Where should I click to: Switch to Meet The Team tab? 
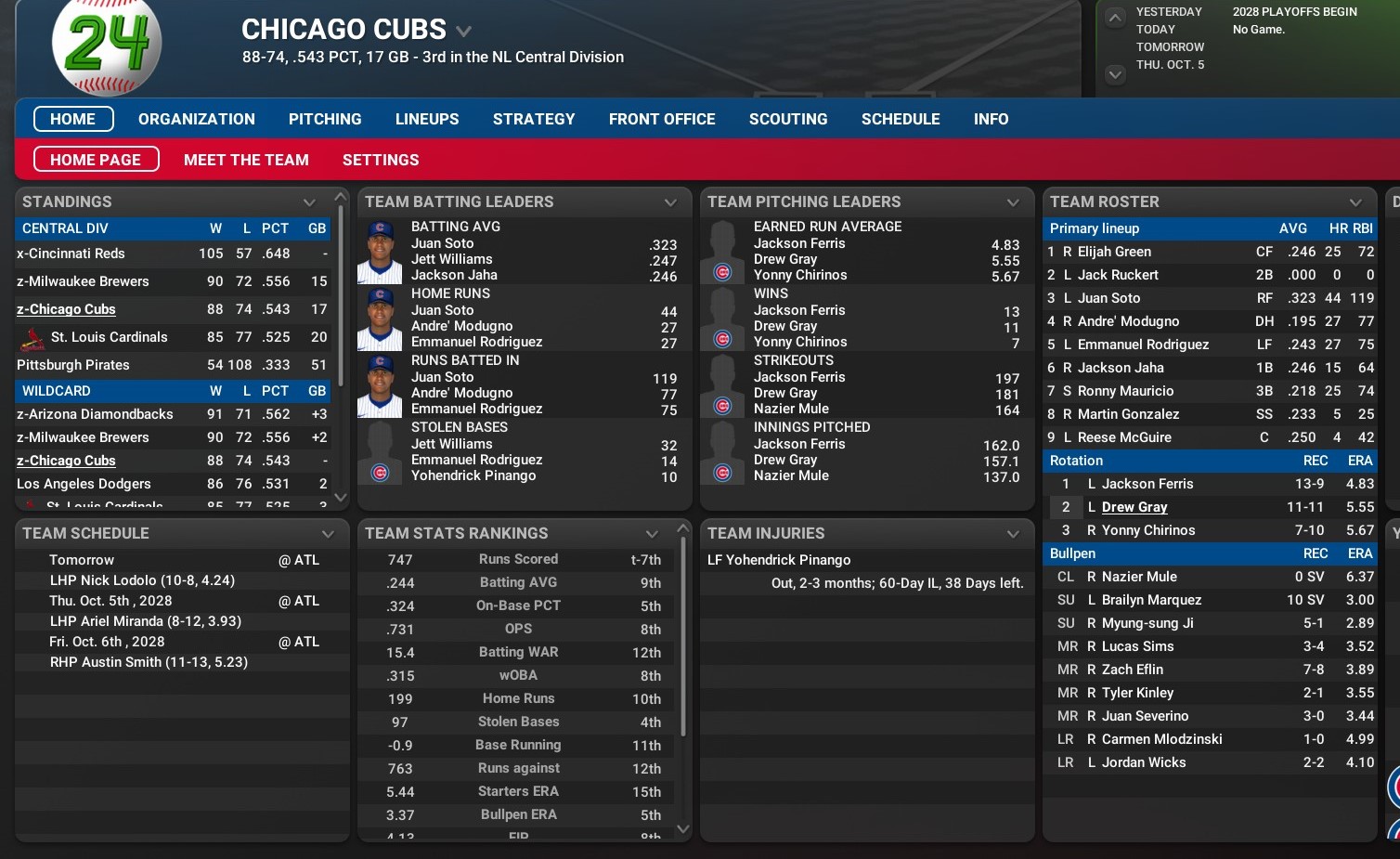pyautogui.click(x=246, y=160)
